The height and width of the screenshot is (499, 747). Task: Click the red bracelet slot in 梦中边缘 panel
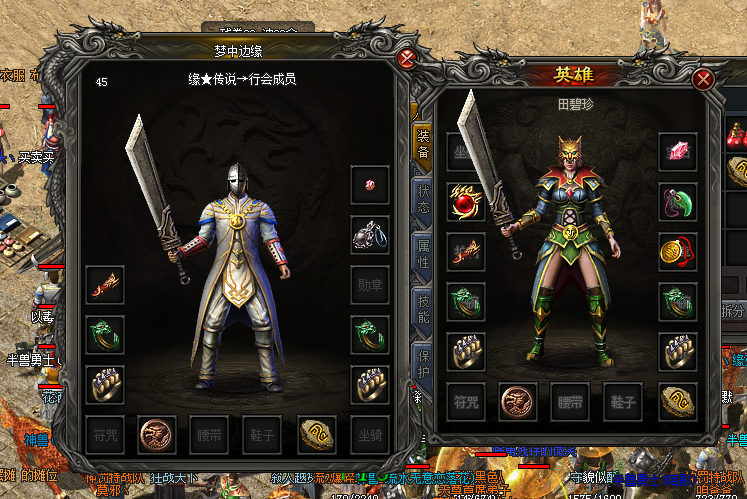coord(105,285)
